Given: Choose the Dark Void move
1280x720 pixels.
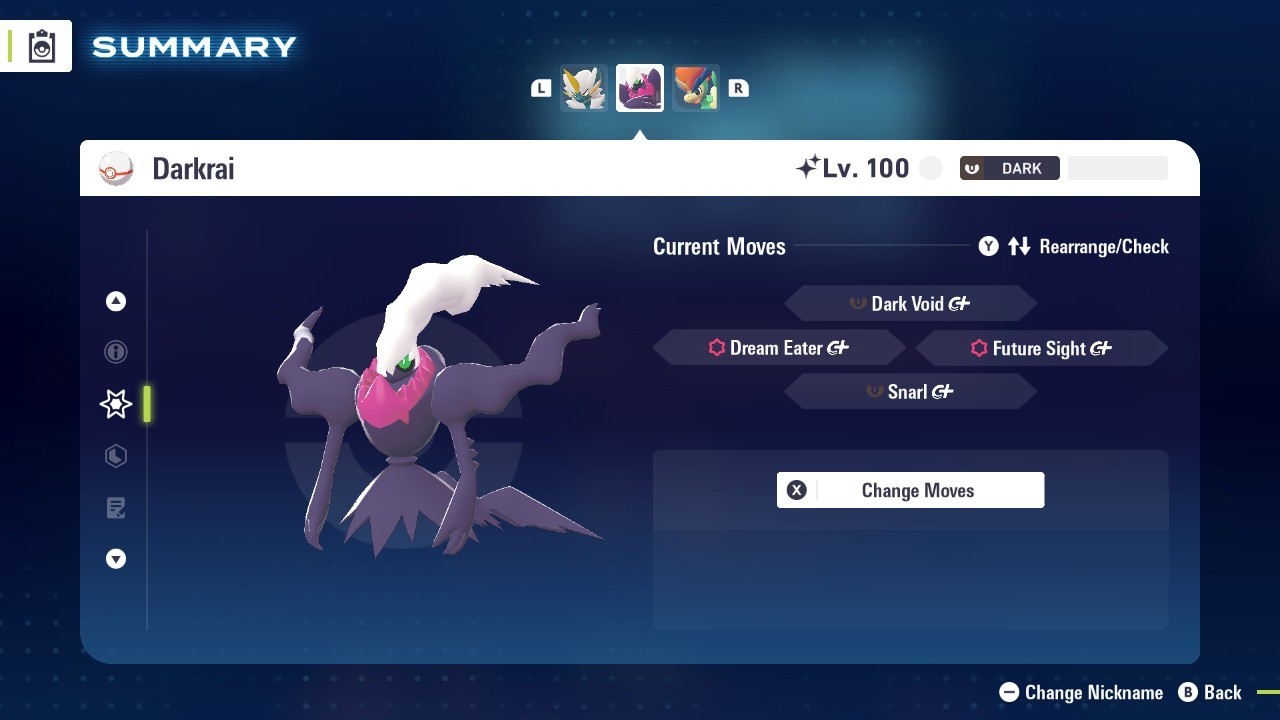Looking at the screenshot, I should (x=910, y=303).
